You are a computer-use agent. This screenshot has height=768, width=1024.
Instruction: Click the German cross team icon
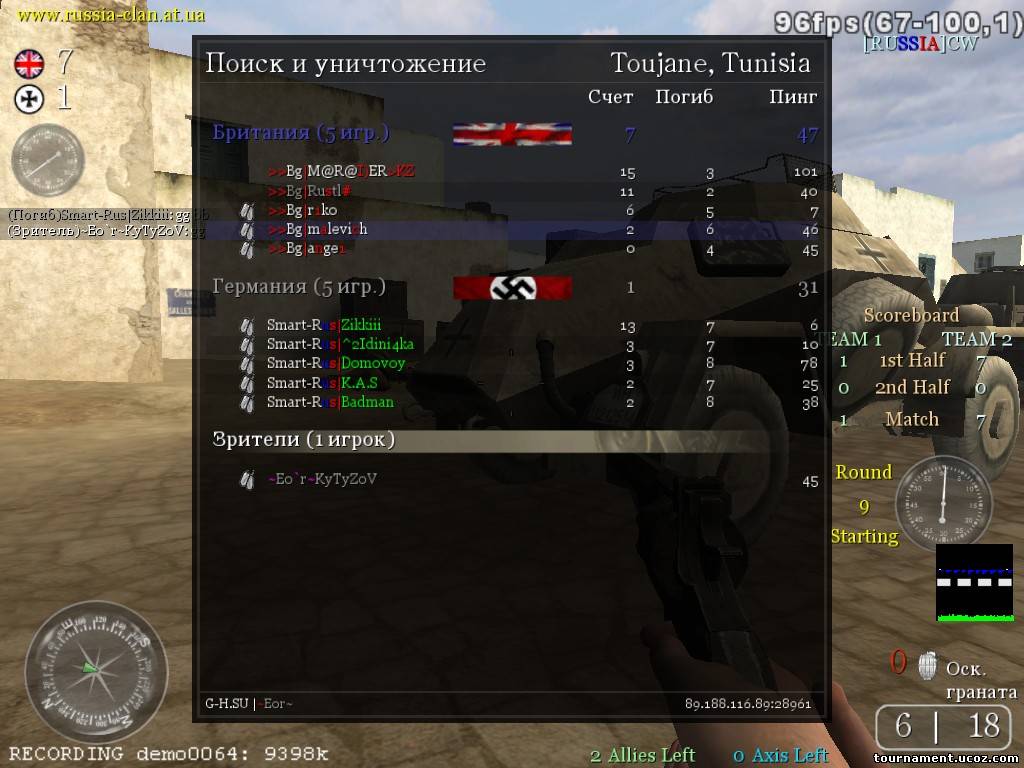click(x=29, y=98)
